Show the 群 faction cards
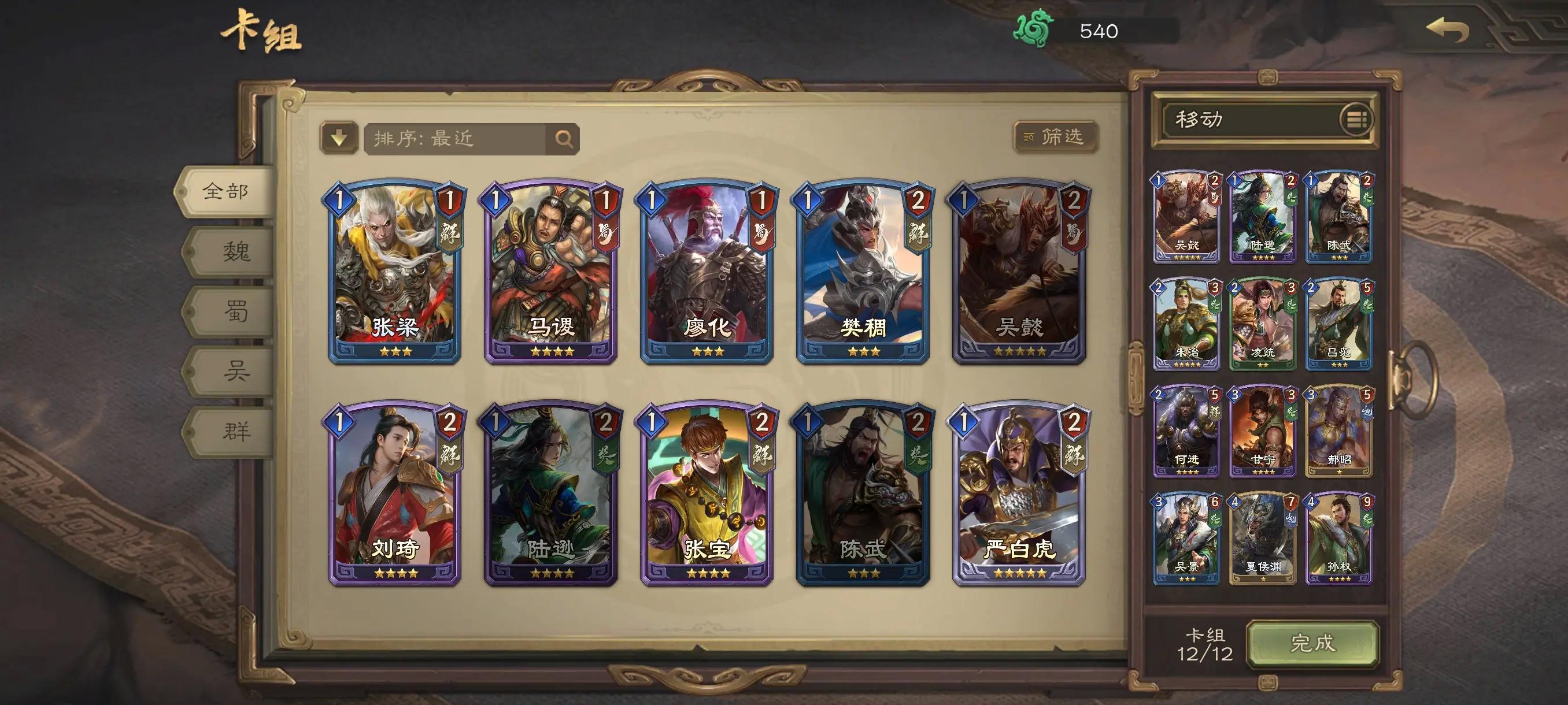 [x=235, y=431]
